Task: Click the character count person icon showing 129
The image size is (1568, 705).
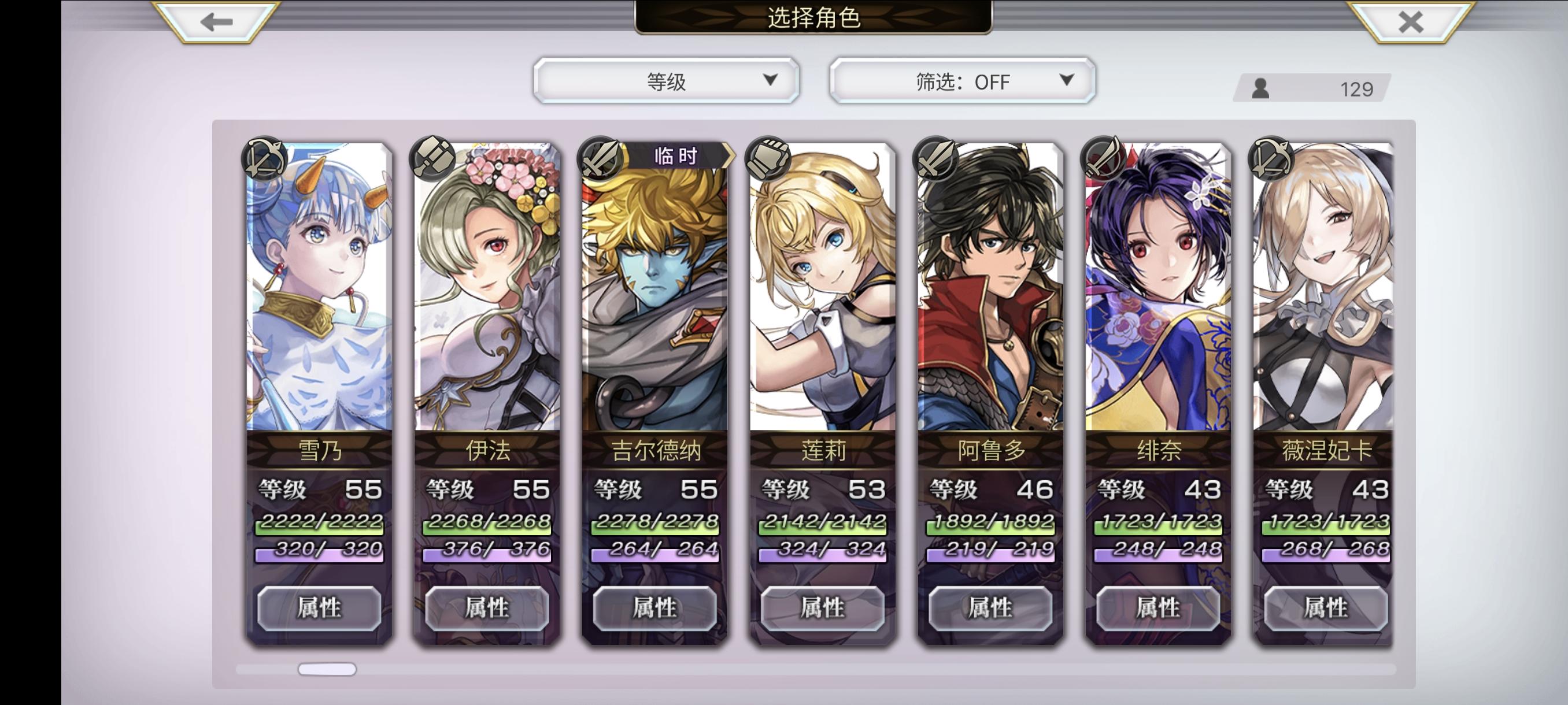Action: pos(1261,89)
